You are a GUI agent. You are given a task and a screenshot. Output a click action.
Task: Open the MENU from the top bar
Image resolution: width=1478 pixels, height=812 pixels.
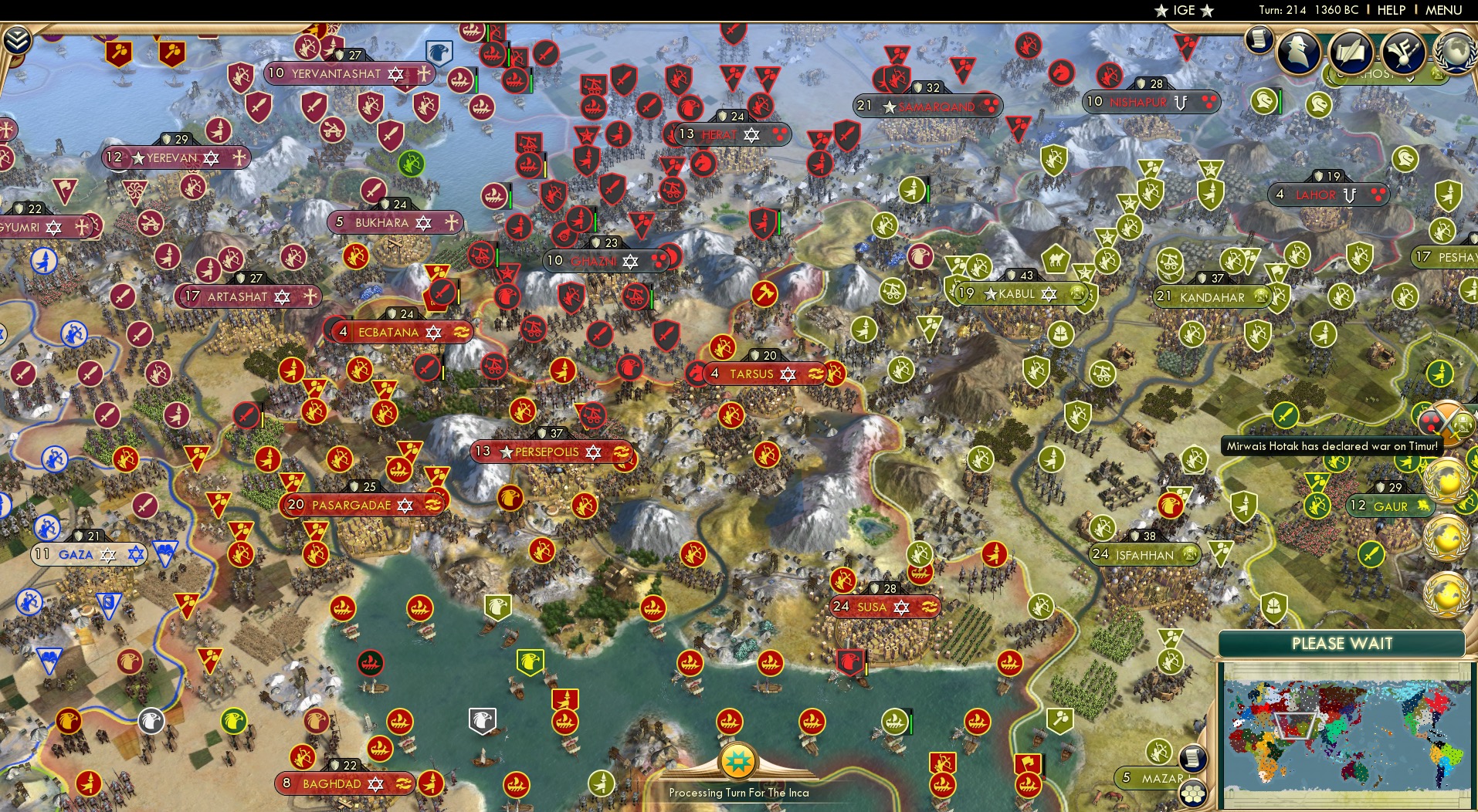[x=1441, y=11]
